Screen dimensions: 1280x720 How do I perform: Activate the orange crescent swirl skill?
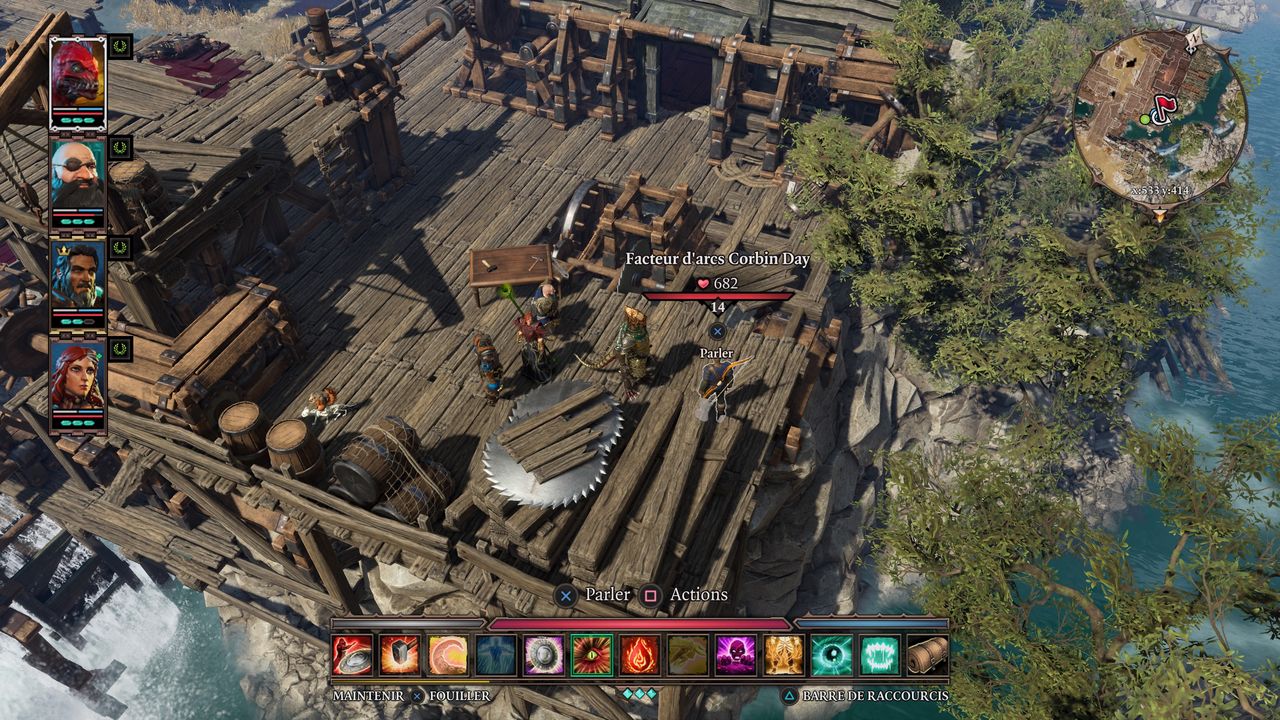(448, 655)
